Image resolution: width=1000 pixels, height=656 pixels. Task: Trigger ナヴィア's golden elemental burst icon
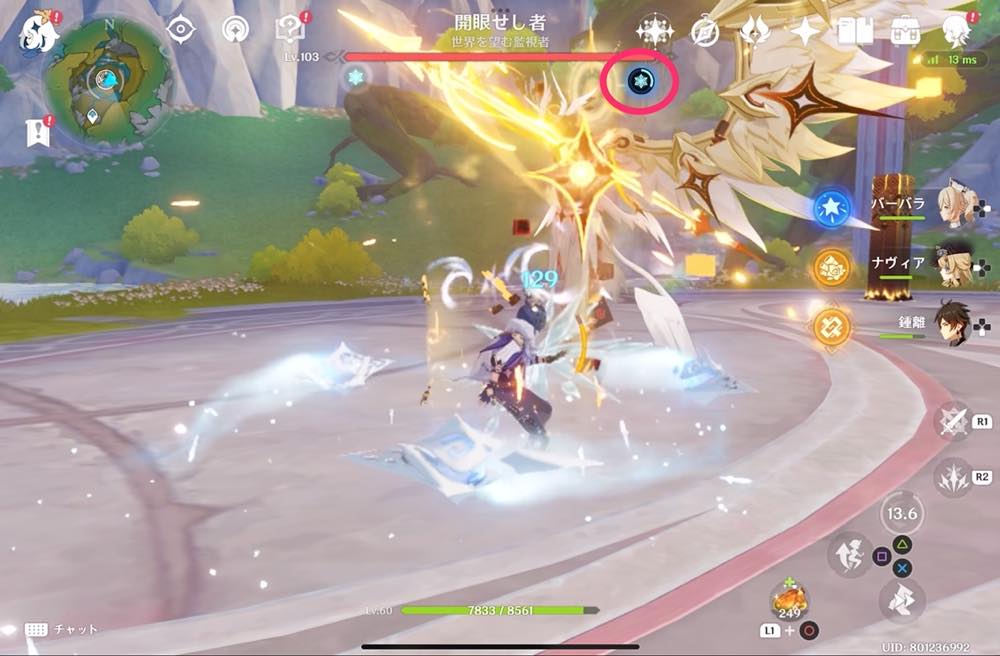[x=830, y=267]
